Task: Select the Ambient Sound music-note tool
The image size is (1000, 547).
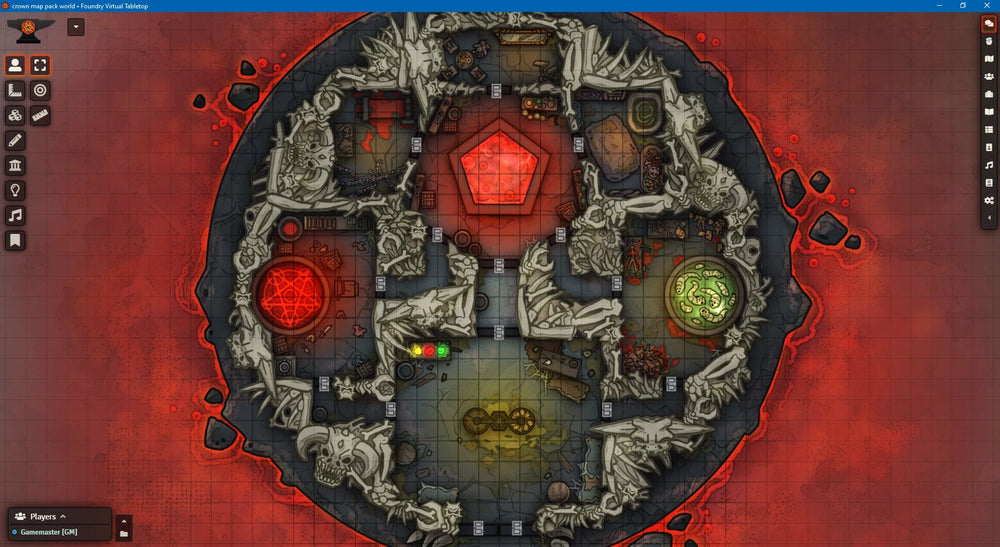Action: pos(15,216)
